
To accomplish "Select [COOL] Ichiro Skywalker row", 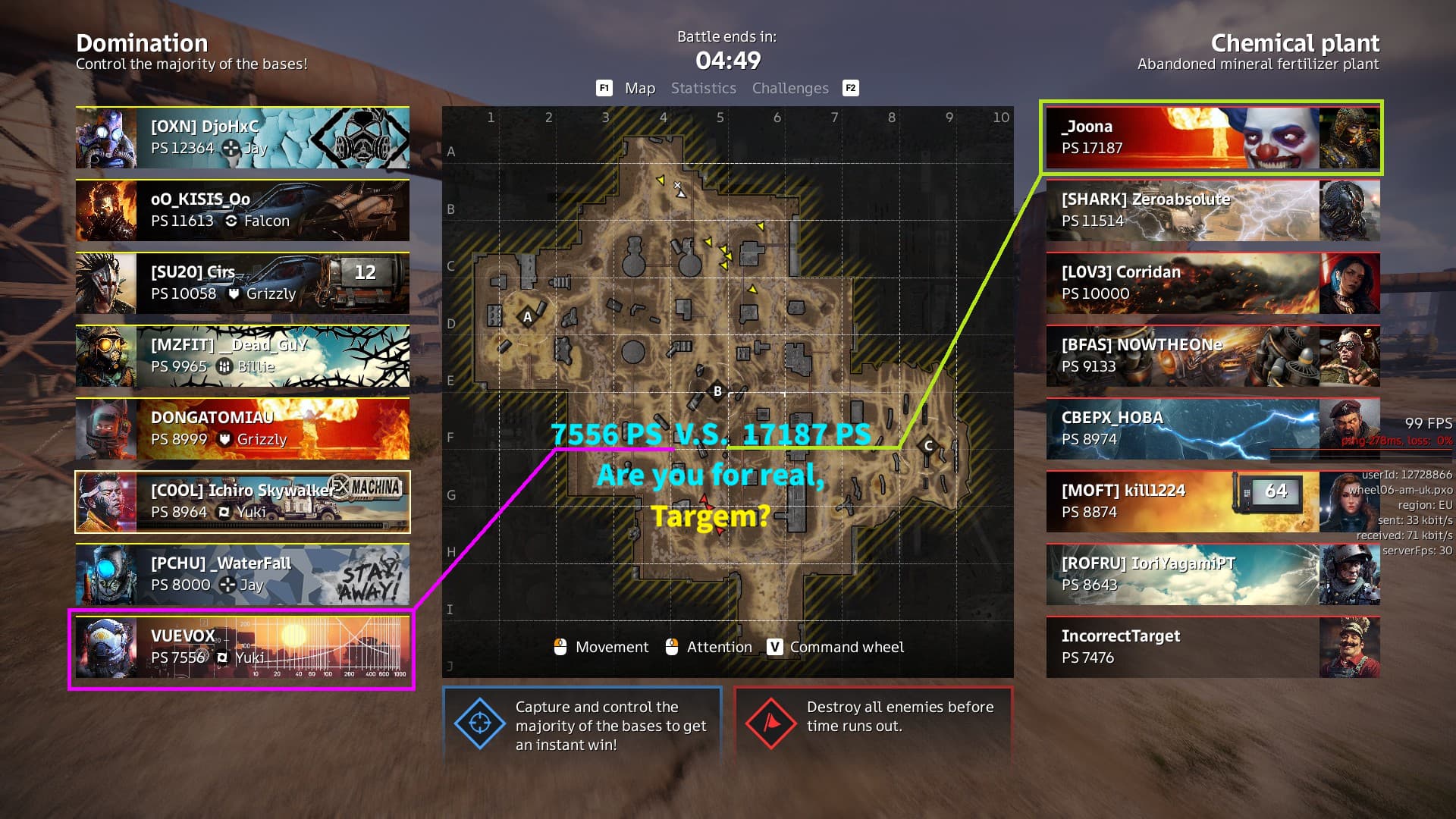I will pyautogui.click(x=243, y=501).
